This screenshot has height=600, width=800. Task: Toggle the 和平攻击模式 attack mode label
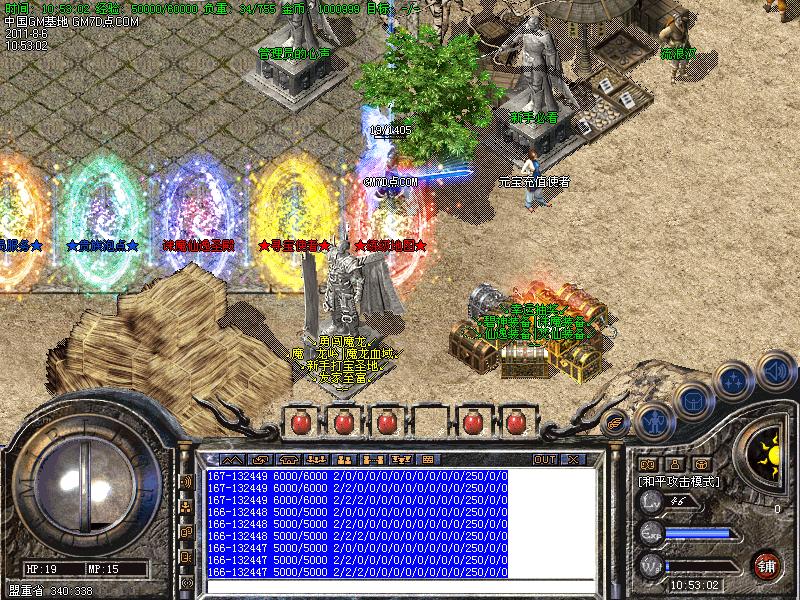pos(680,481)
